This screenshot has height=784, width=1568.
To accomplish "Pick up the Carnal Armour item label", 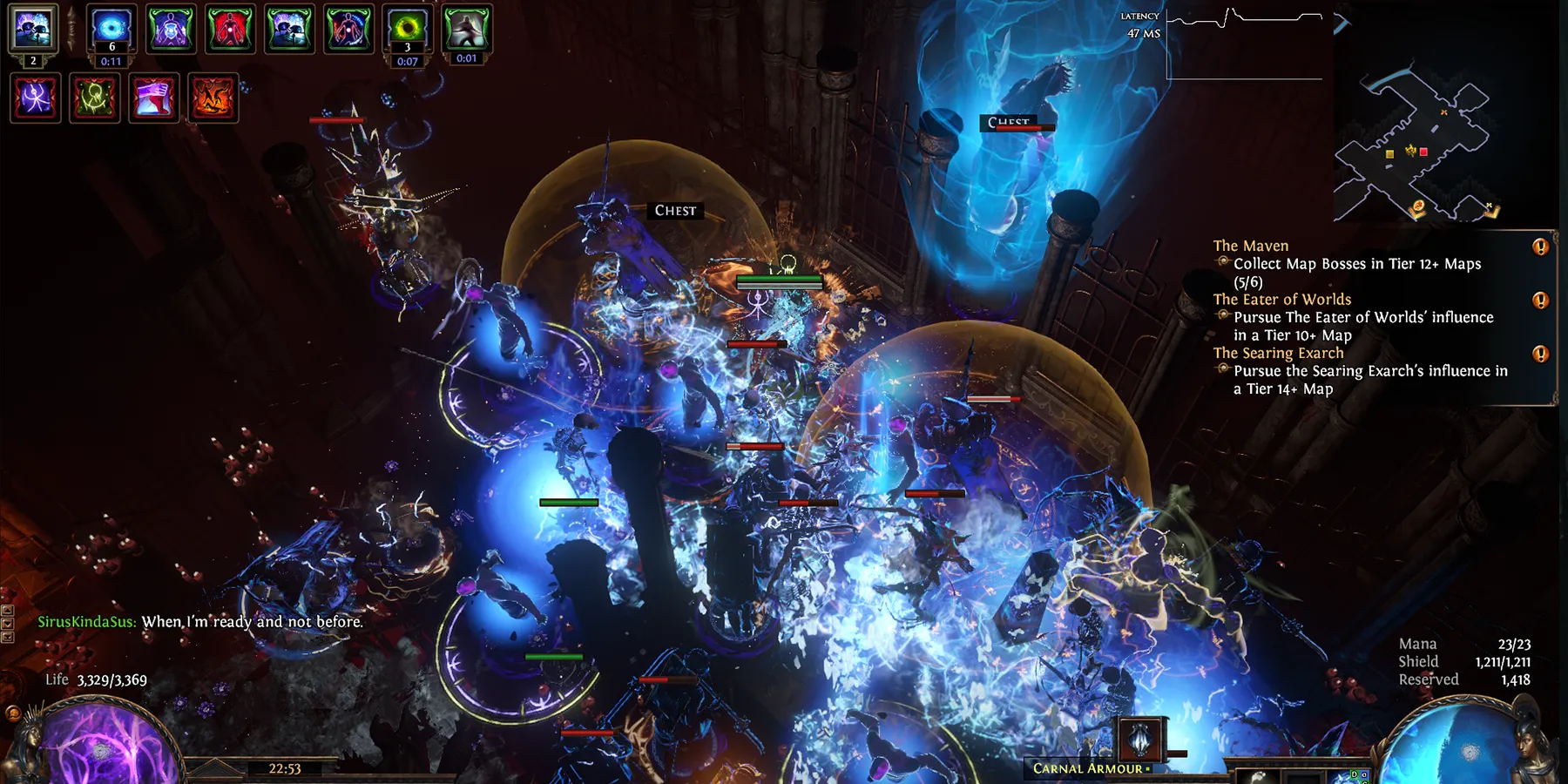I will pos(1088,768).
